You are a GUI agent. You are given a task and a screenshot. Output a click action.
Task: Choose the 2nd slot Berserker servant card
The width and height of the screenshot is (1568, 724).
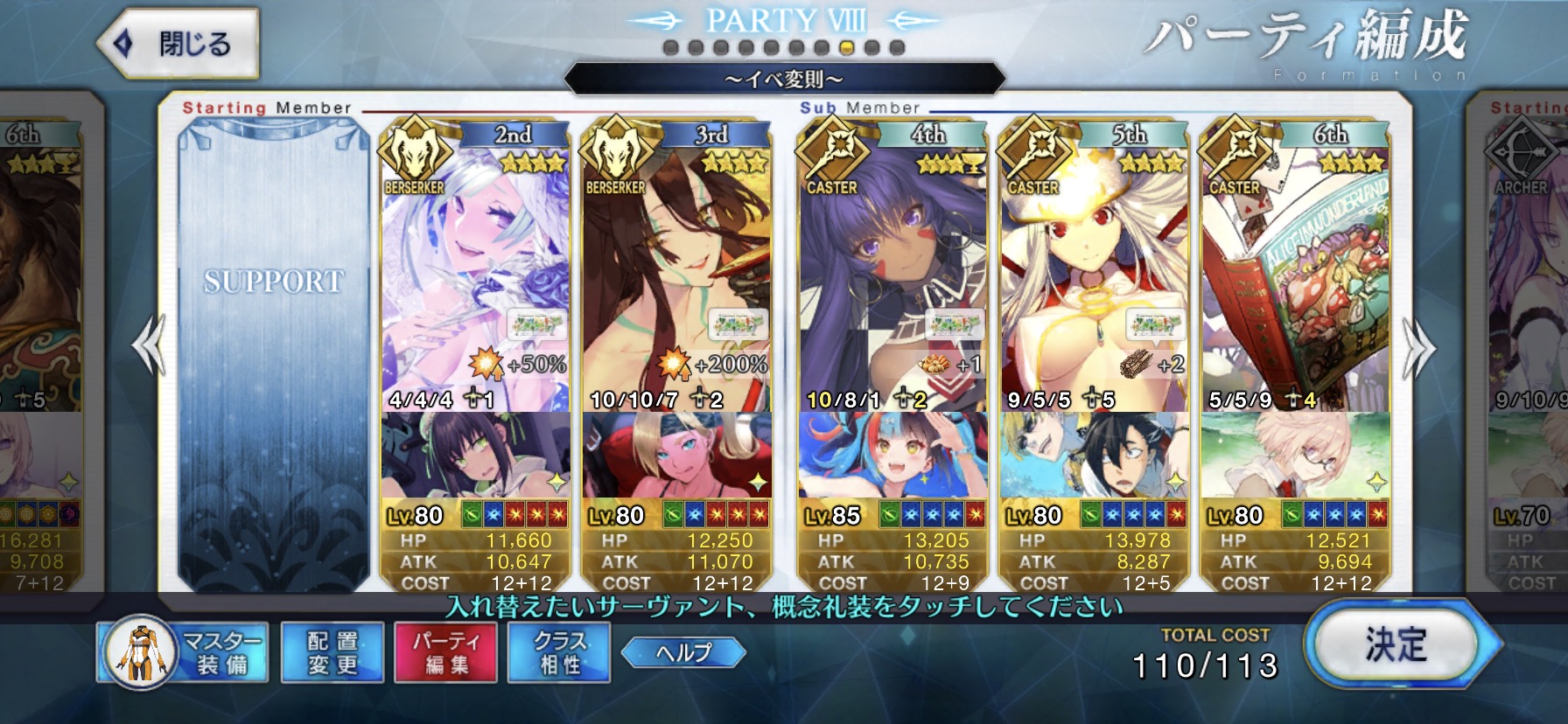(x=475, y=280)
